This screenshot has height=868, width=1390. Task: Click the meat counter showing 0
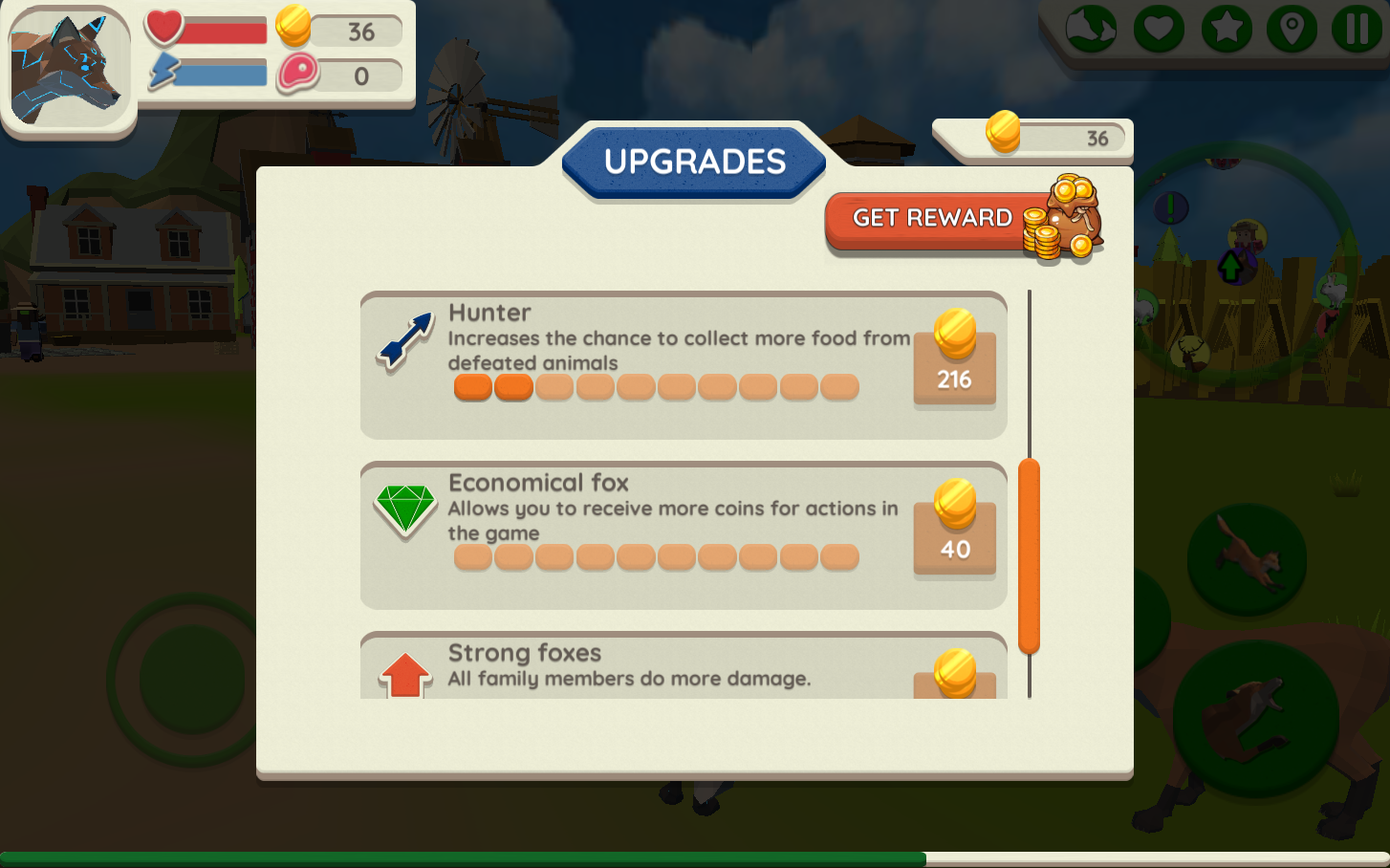click(344, 76)
